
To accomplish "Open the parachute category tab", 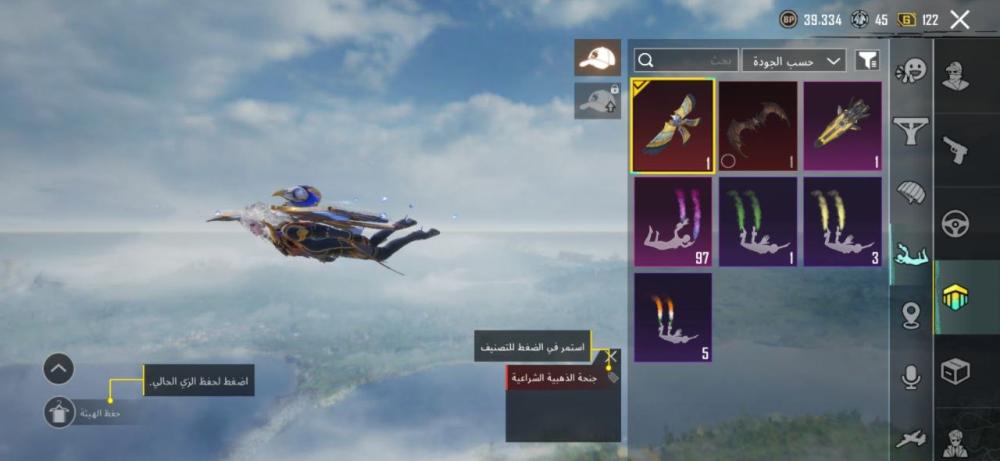I will click(x=911, y=191).
